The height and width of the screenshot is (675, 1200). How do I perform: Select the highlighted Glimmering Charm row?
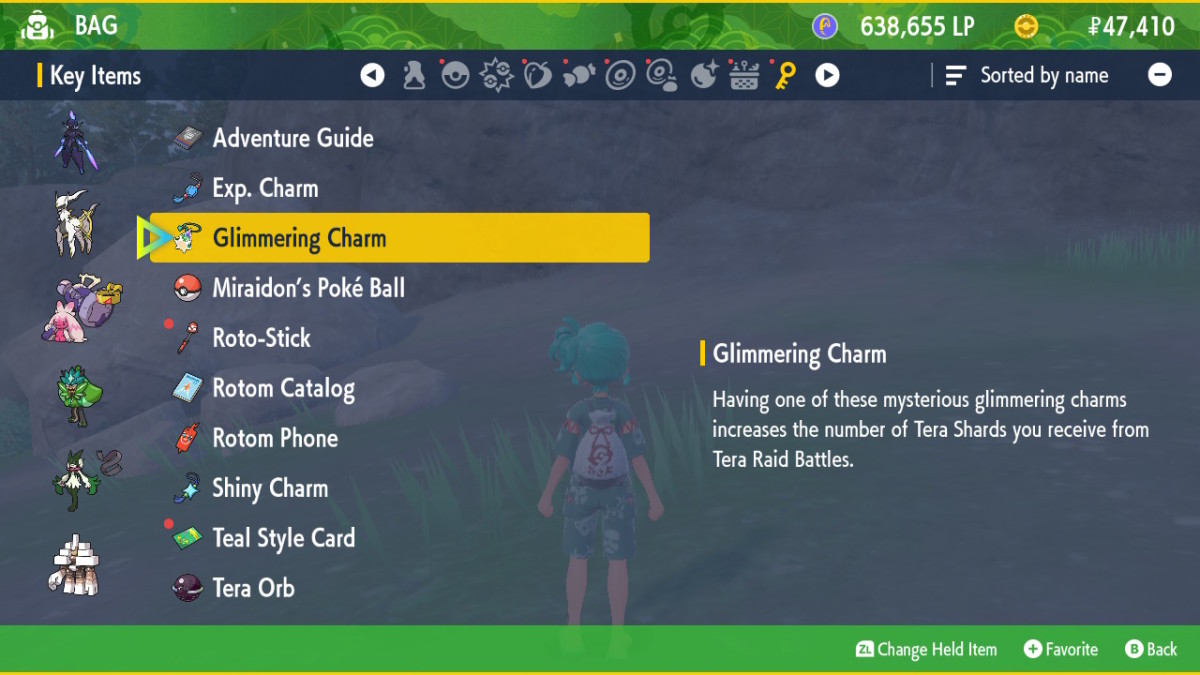coord(399,238)
